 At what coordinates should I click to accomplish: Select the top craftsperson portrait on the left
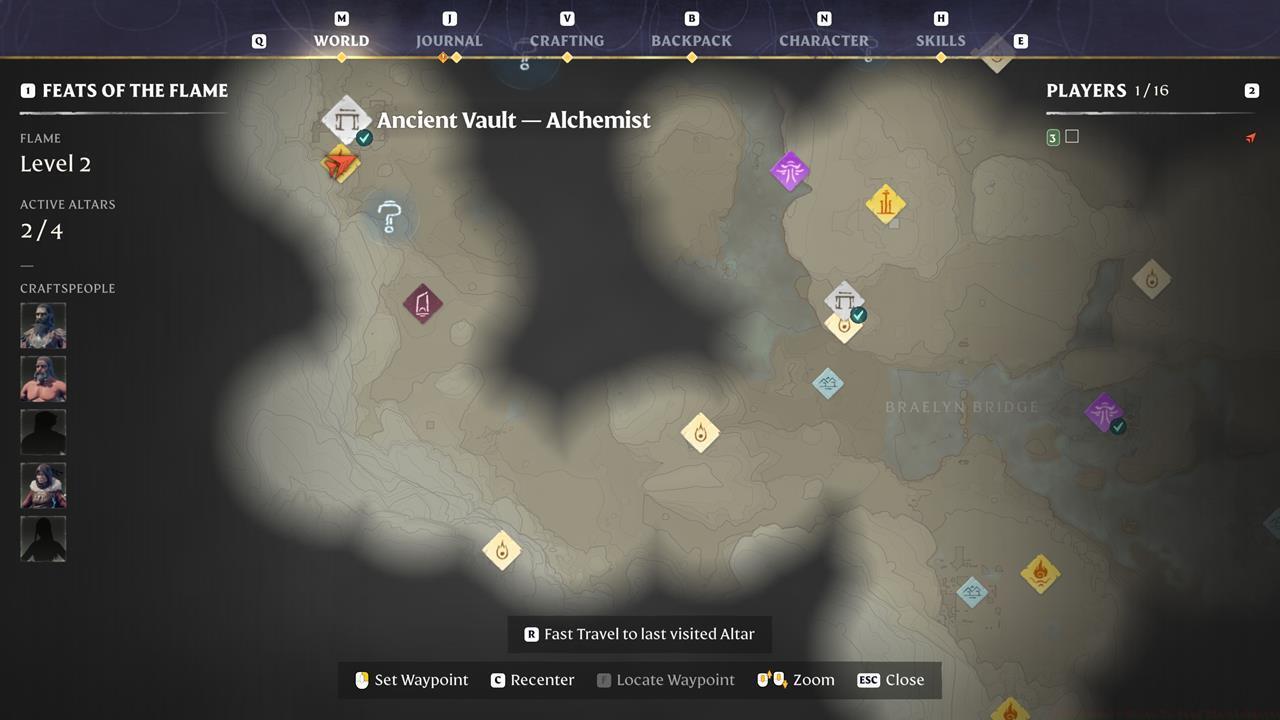[43, 324]
